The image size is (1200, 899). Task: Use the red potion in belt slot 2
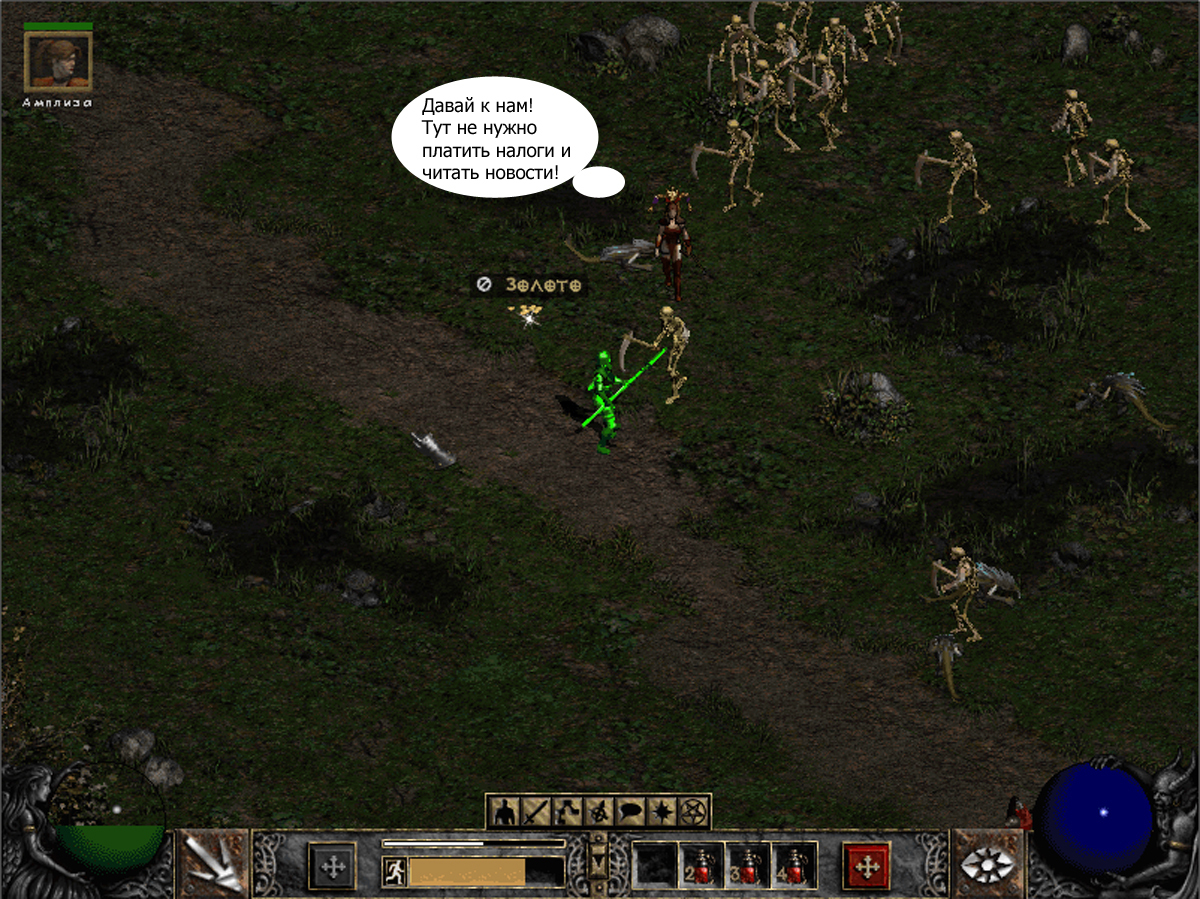point(702,865)
